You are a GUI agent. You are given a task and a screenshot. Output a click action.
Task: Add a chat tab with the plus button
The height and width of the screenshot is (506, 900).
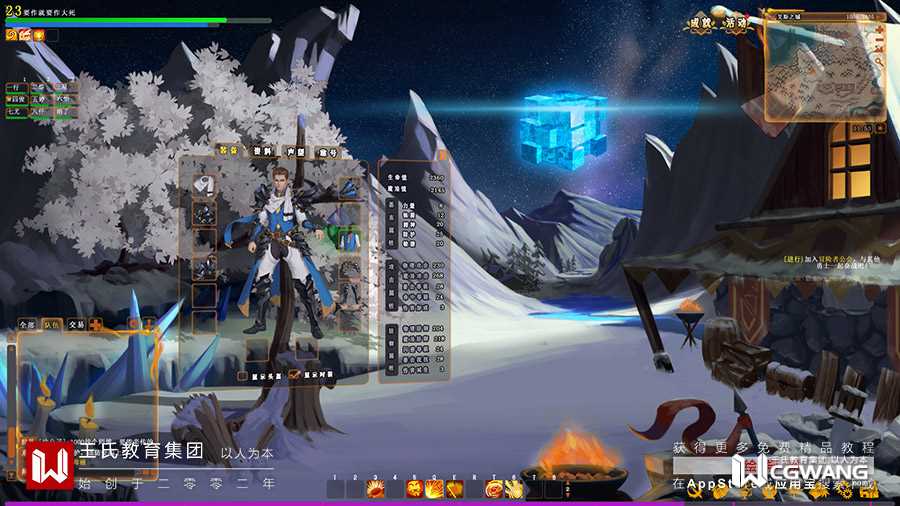pos(96,325)
